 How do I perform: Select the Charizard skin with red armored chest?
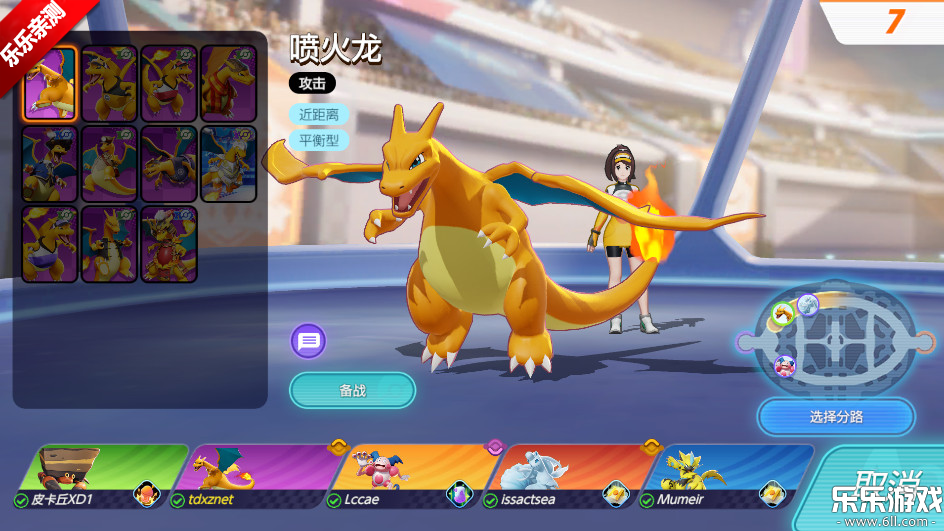169,244
